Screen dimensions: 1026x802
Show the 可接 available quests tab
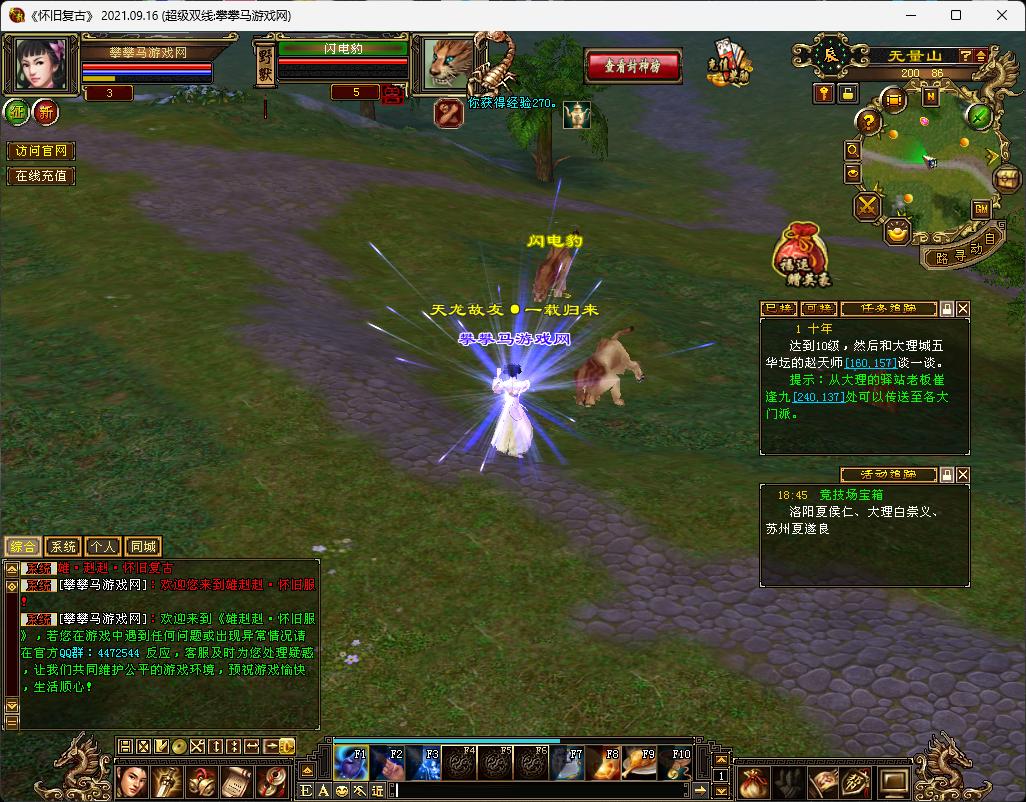click(x=819, y=309)
